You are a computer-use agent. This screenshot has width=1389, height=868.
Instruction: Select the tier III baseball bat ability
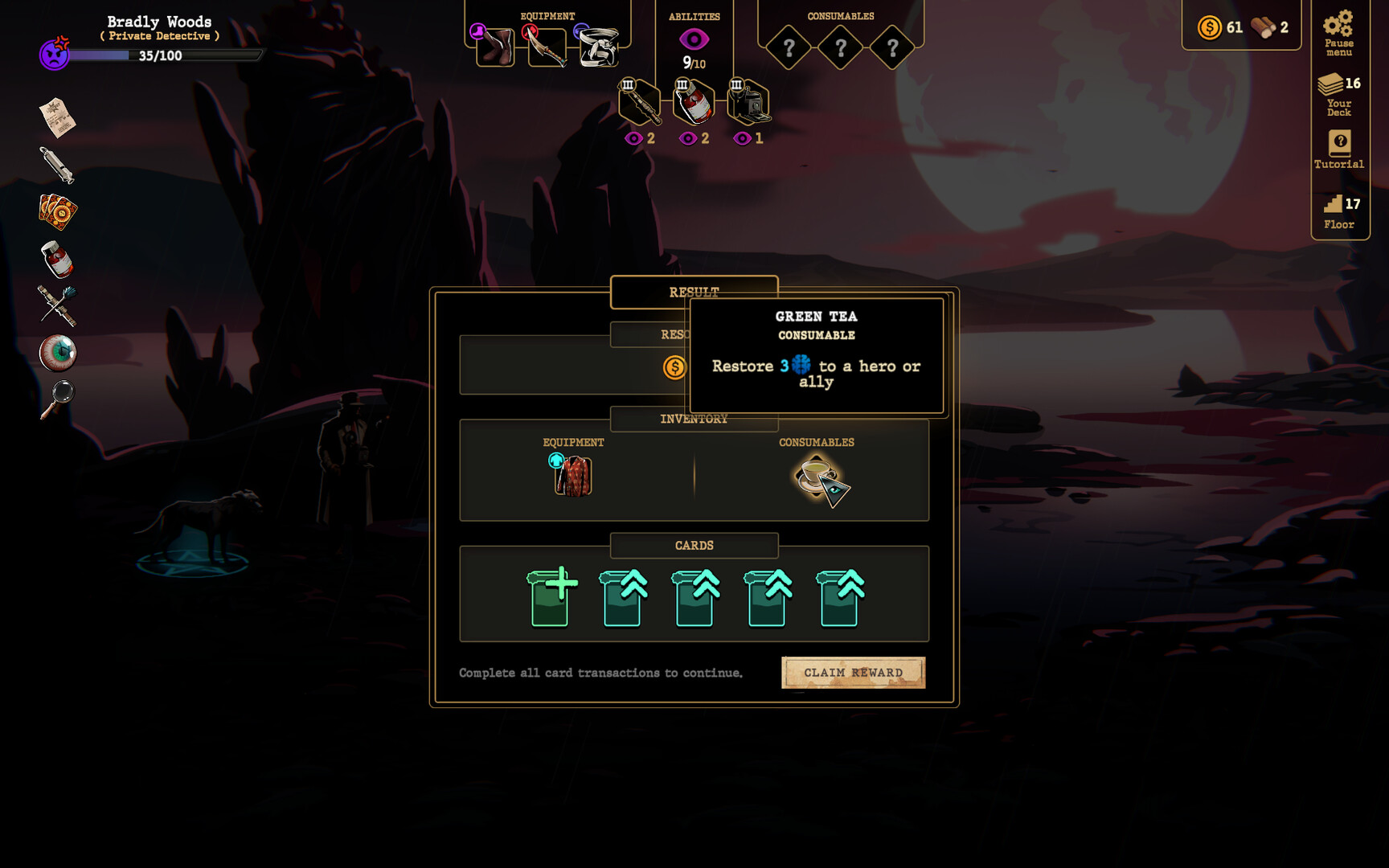click(x=639, y=101)
